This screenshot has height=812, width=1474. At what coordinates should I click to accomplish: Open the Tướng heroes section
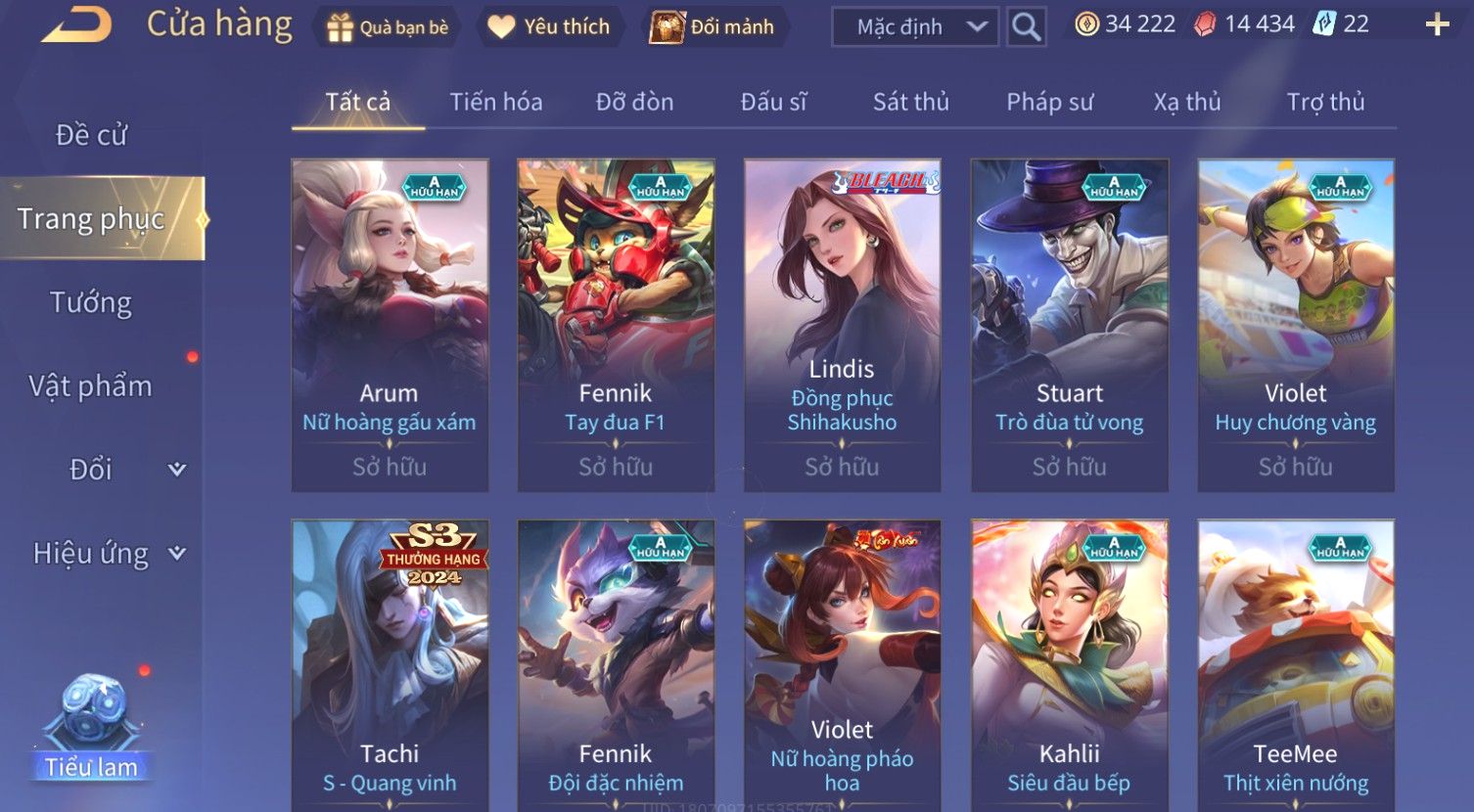[x=91, y=302]
